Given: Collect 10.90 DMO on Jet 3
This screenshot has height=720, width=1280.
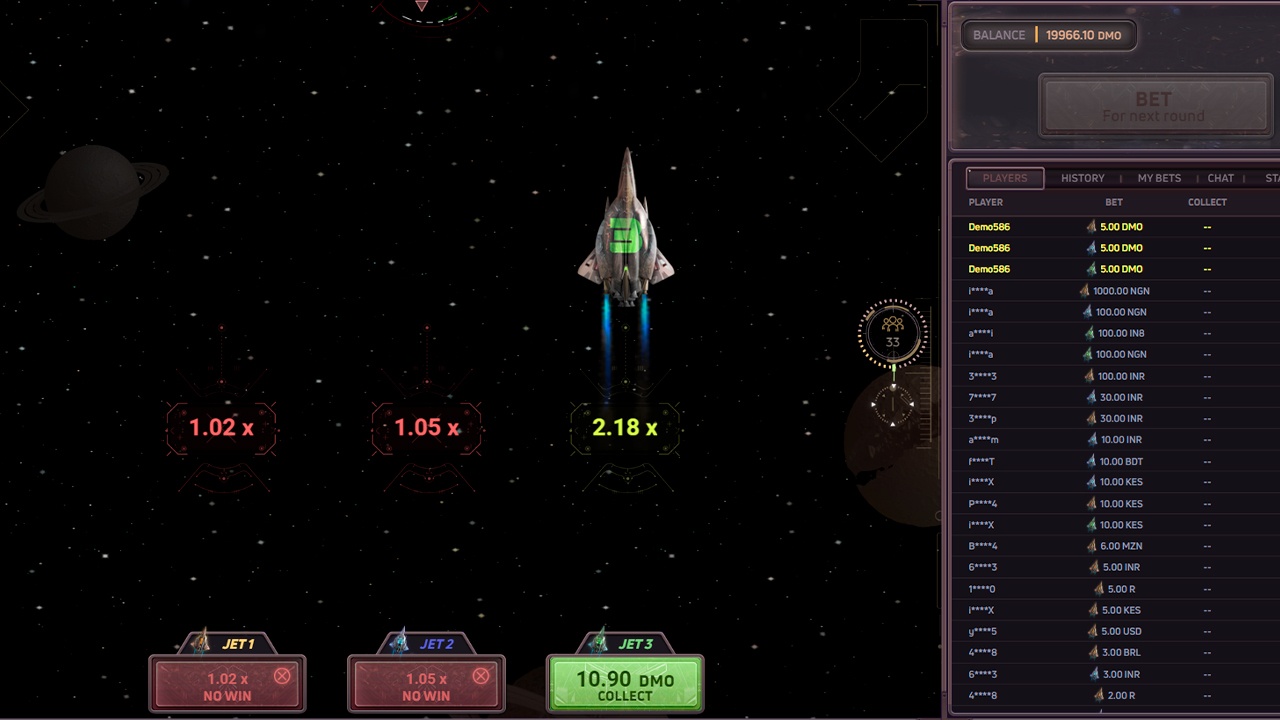Looking at the screenshot, I should point(625,685).
